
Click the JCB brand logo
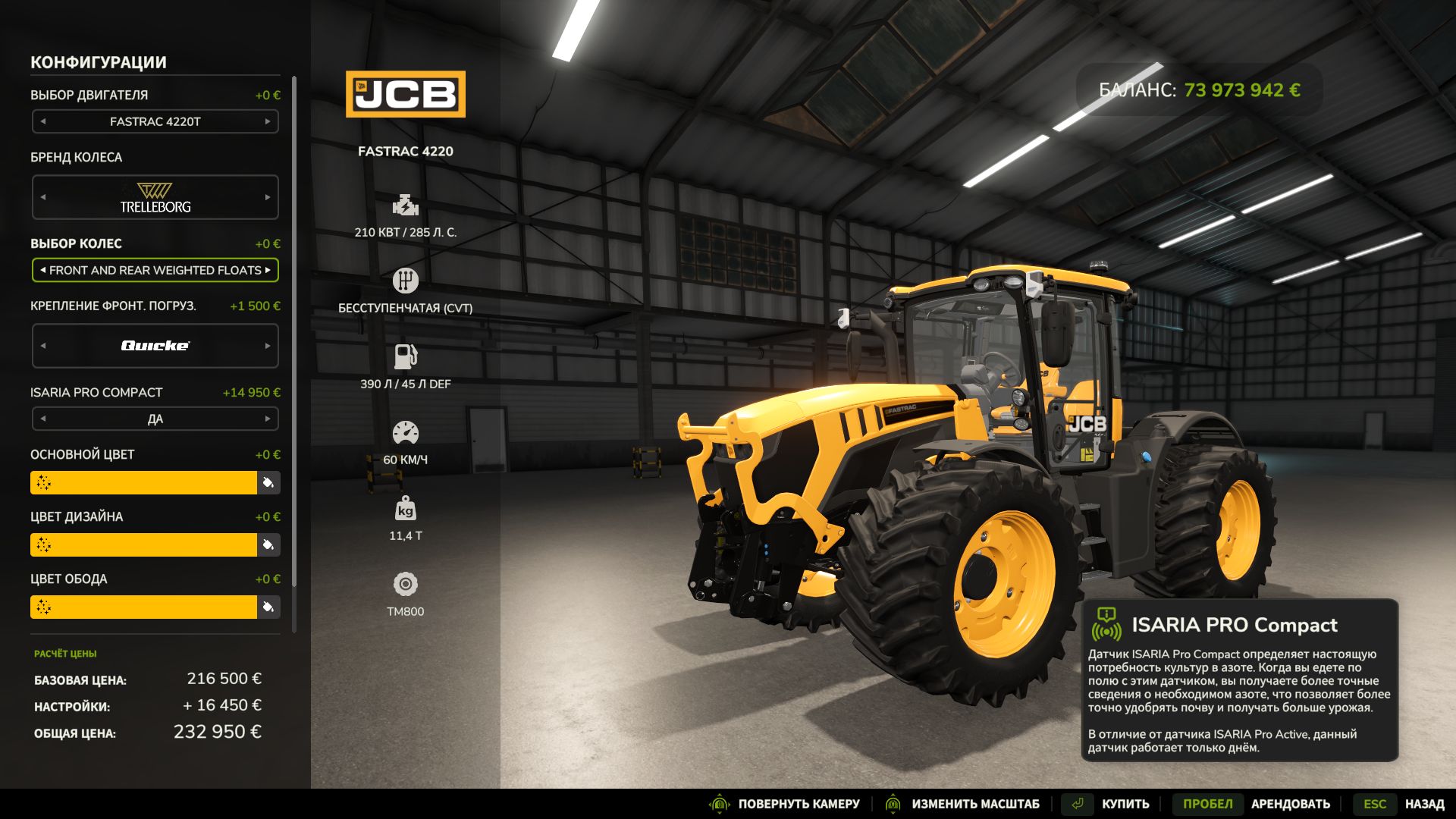(x=406, y=96)
